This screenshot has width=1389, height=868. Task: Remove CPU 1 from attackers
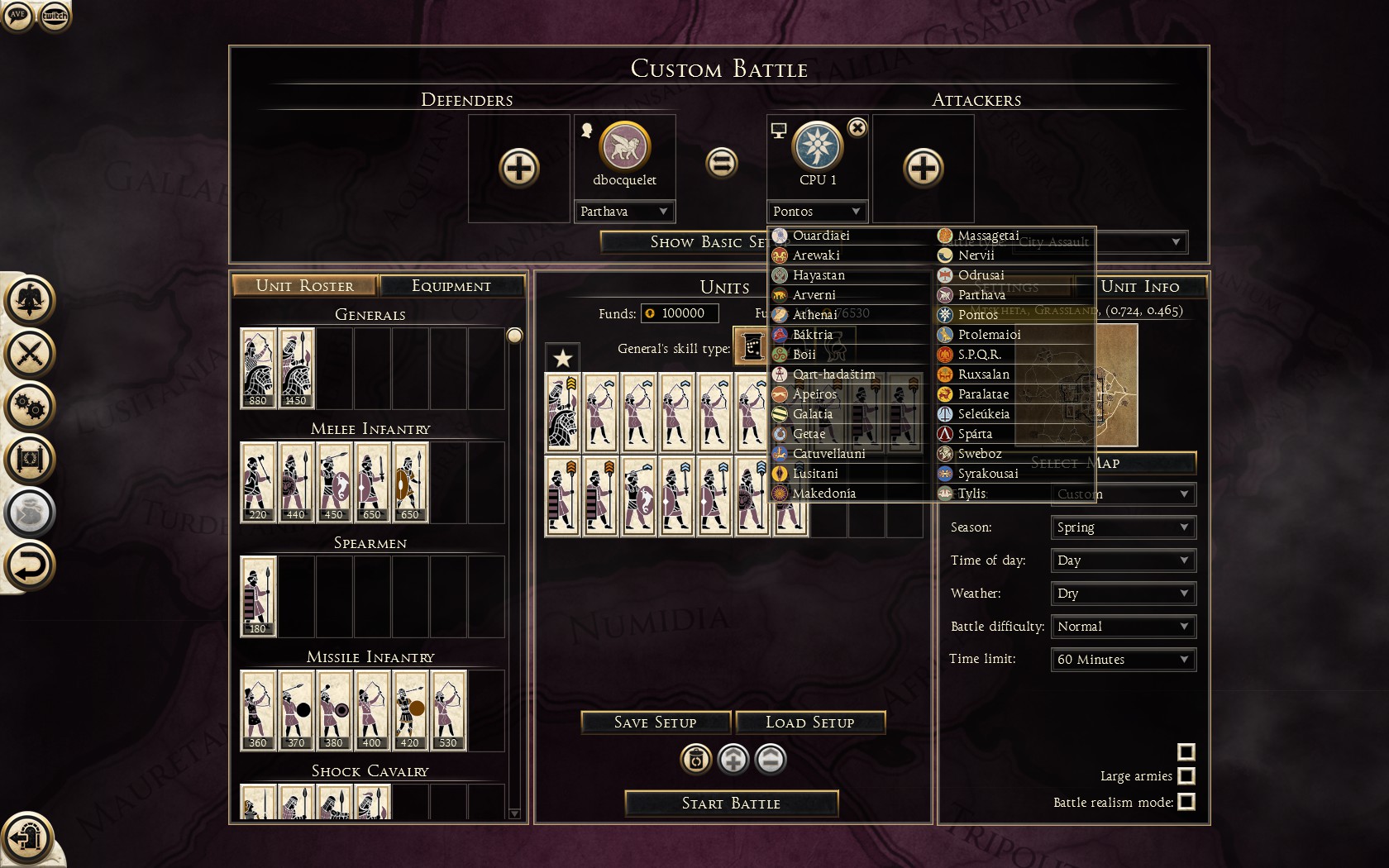click(857, 128)
